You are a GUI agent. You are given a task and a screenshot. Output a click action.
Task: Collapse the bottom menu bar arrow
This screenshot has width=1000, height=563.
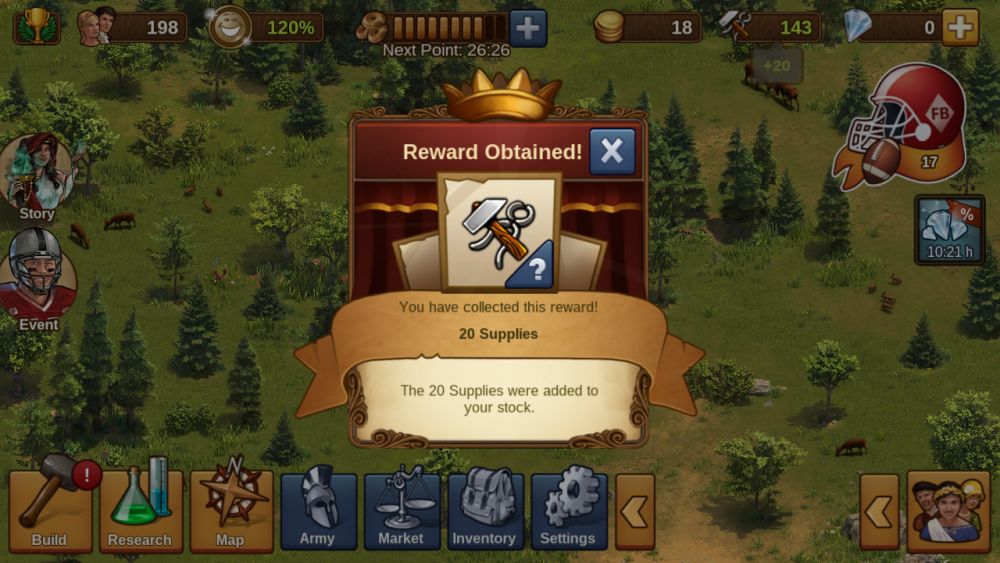(x=634, y=511)
